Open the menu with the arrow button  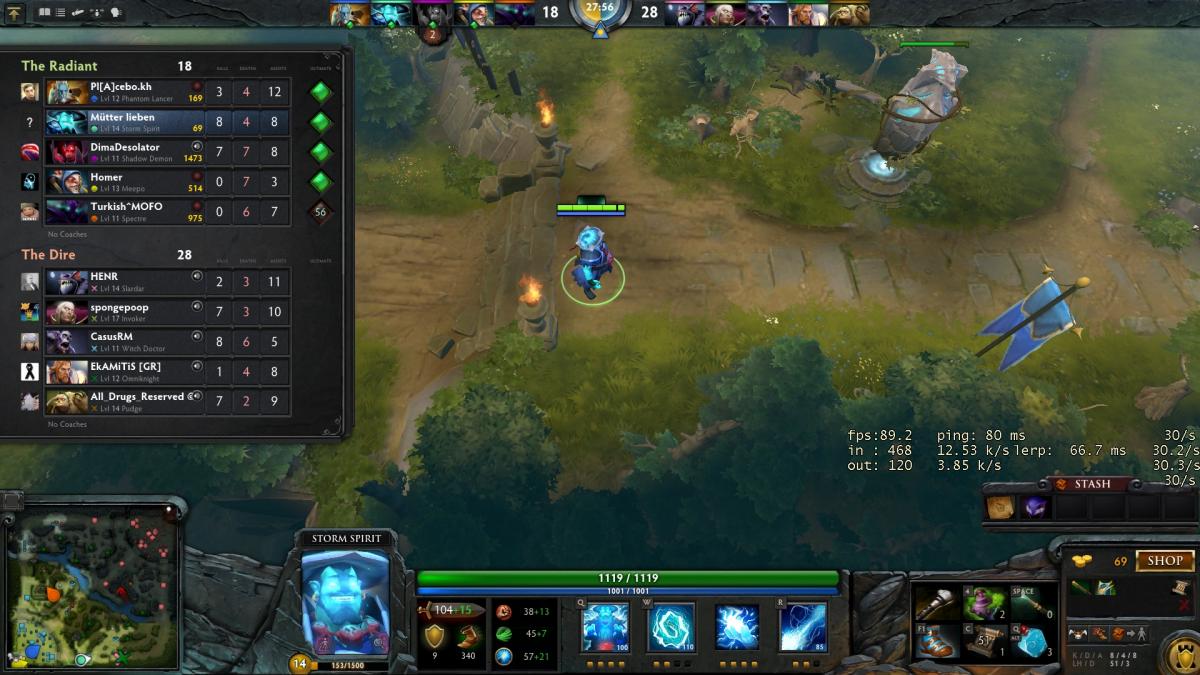[x=14, y=14]
